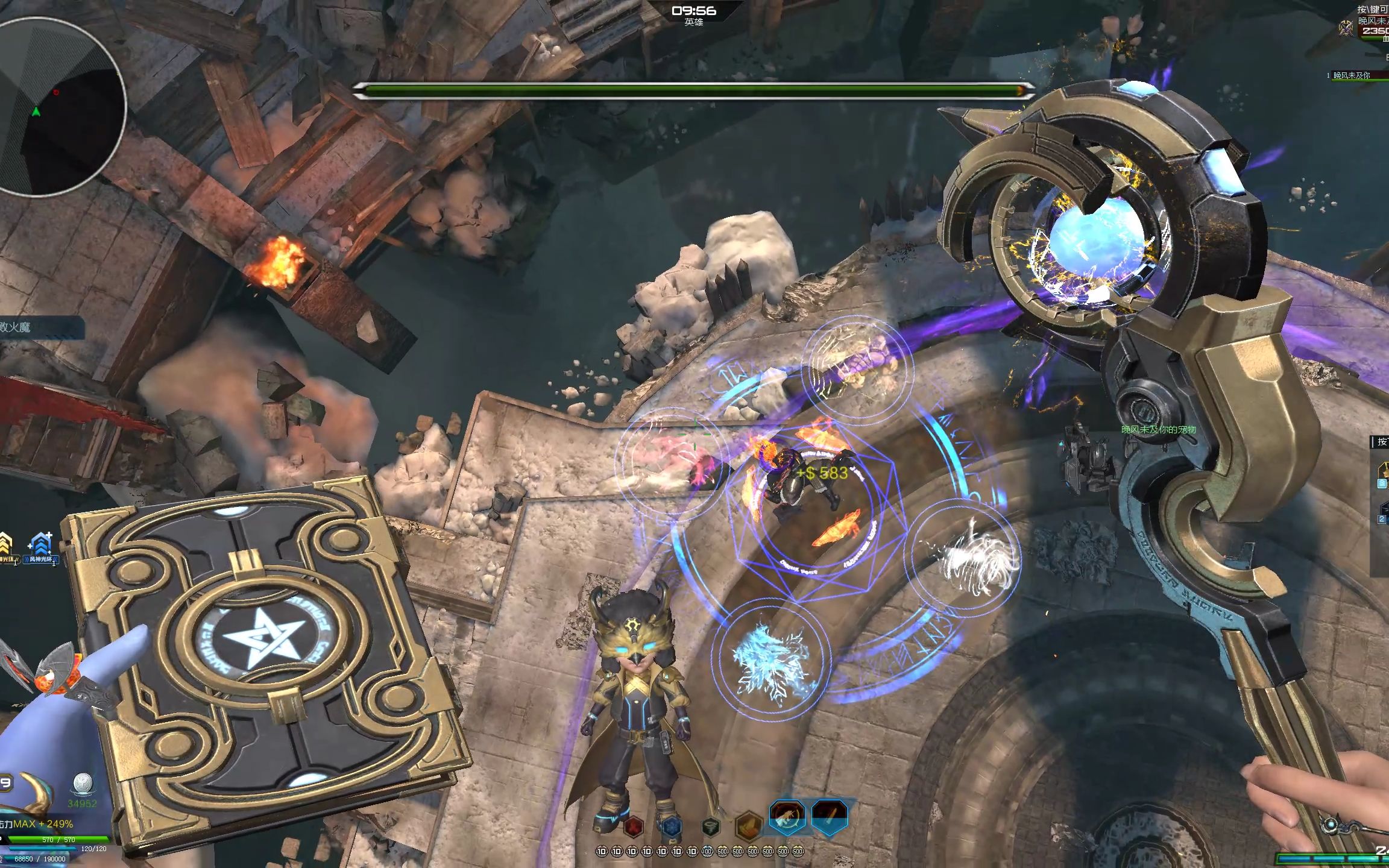
Task: Select the red hexagon skill icon
Action: [x=633, y=827]
